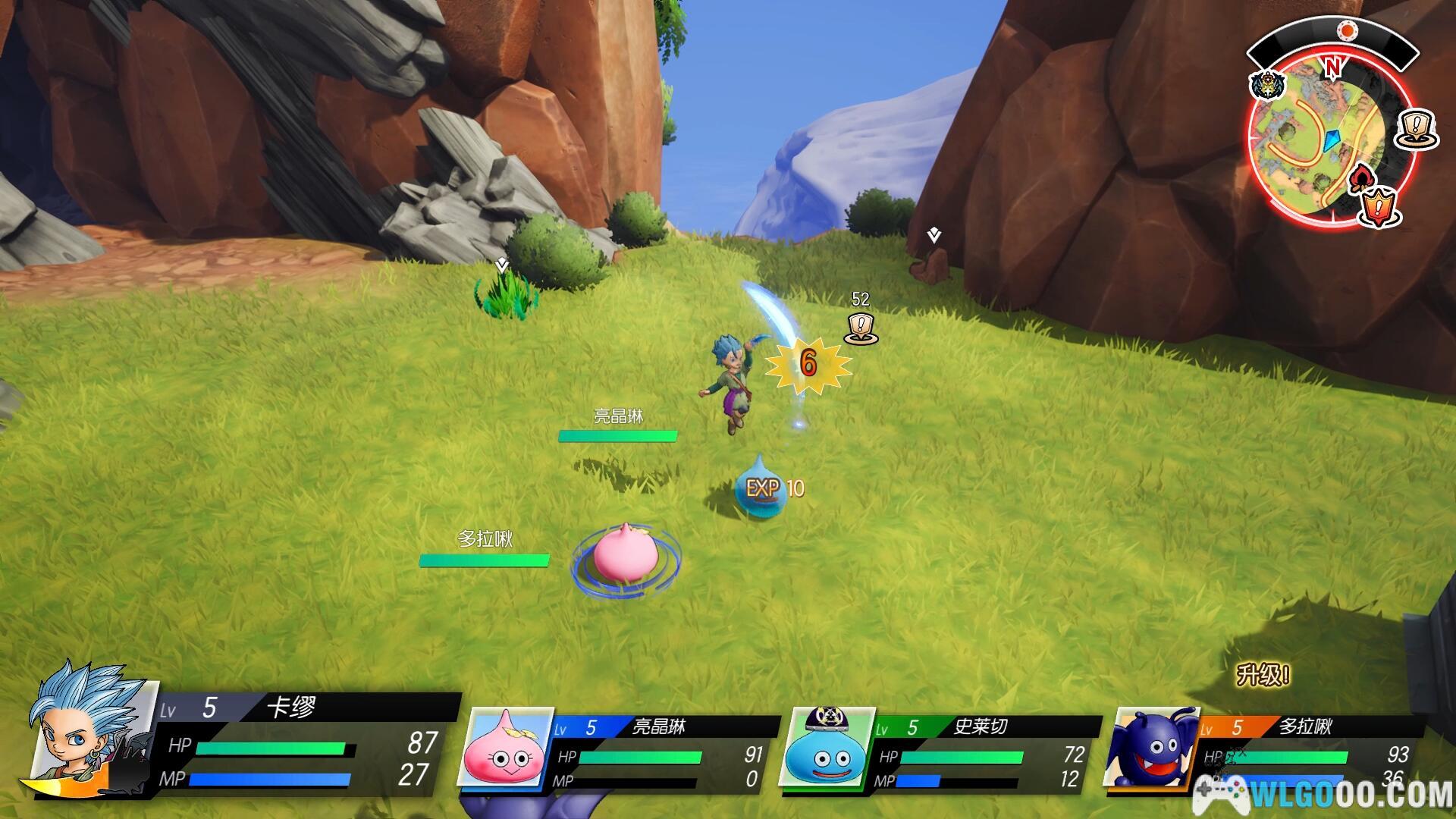Click the campfire marker on the minimap
Image resolution: width=1456 pixels, height=819 pixels.
click(x=1360, y=179)
